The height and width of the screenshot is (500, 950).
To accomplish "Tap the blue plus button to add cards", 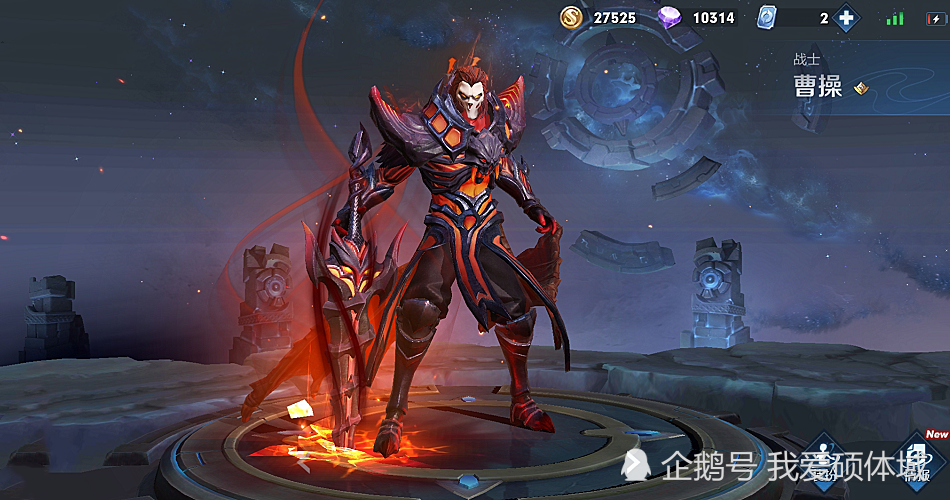I will [x=847, y=18].
